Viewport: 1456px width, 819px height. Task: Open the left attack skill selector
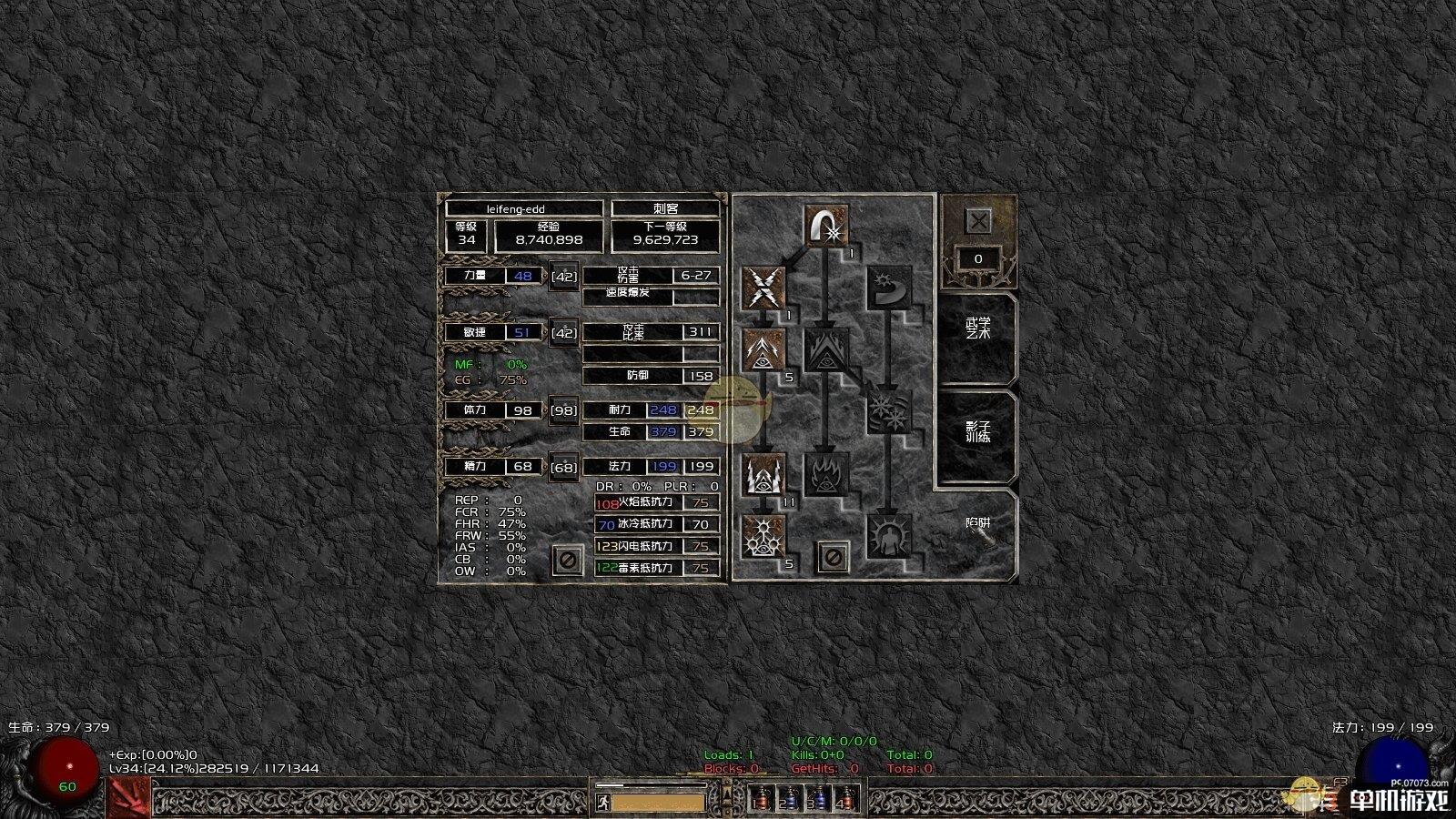pos(128,799)
